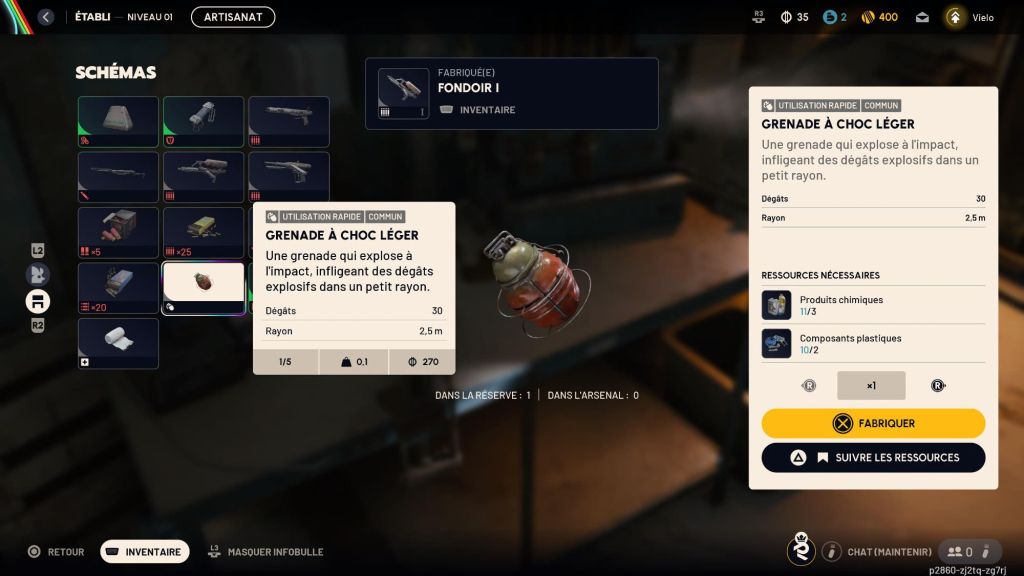1024x576 pixels.
Task: Select the workbench category icon on the left
Action: (38, 301)
